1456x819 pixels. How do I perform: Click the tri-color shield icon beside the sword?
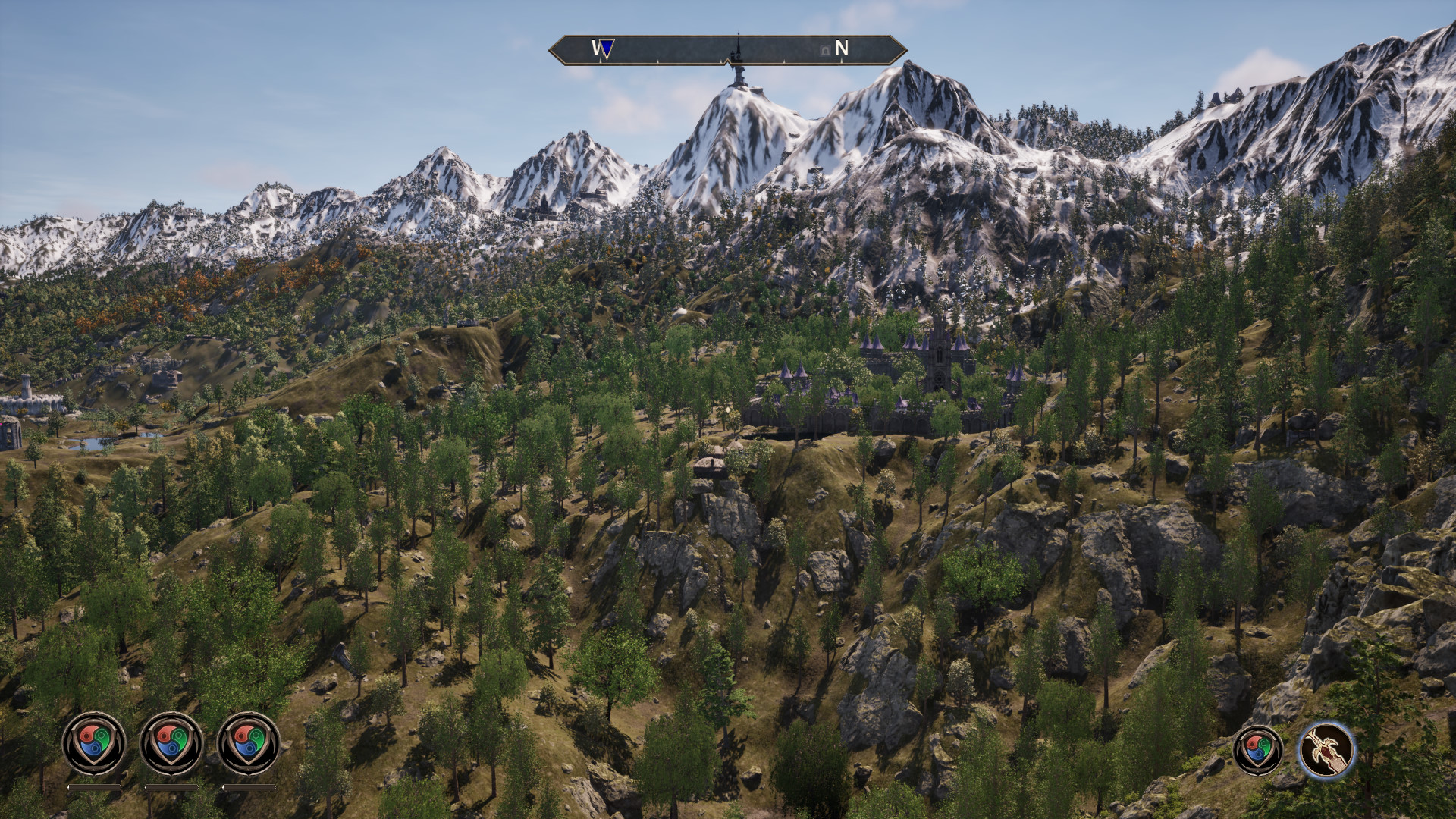1259,750
